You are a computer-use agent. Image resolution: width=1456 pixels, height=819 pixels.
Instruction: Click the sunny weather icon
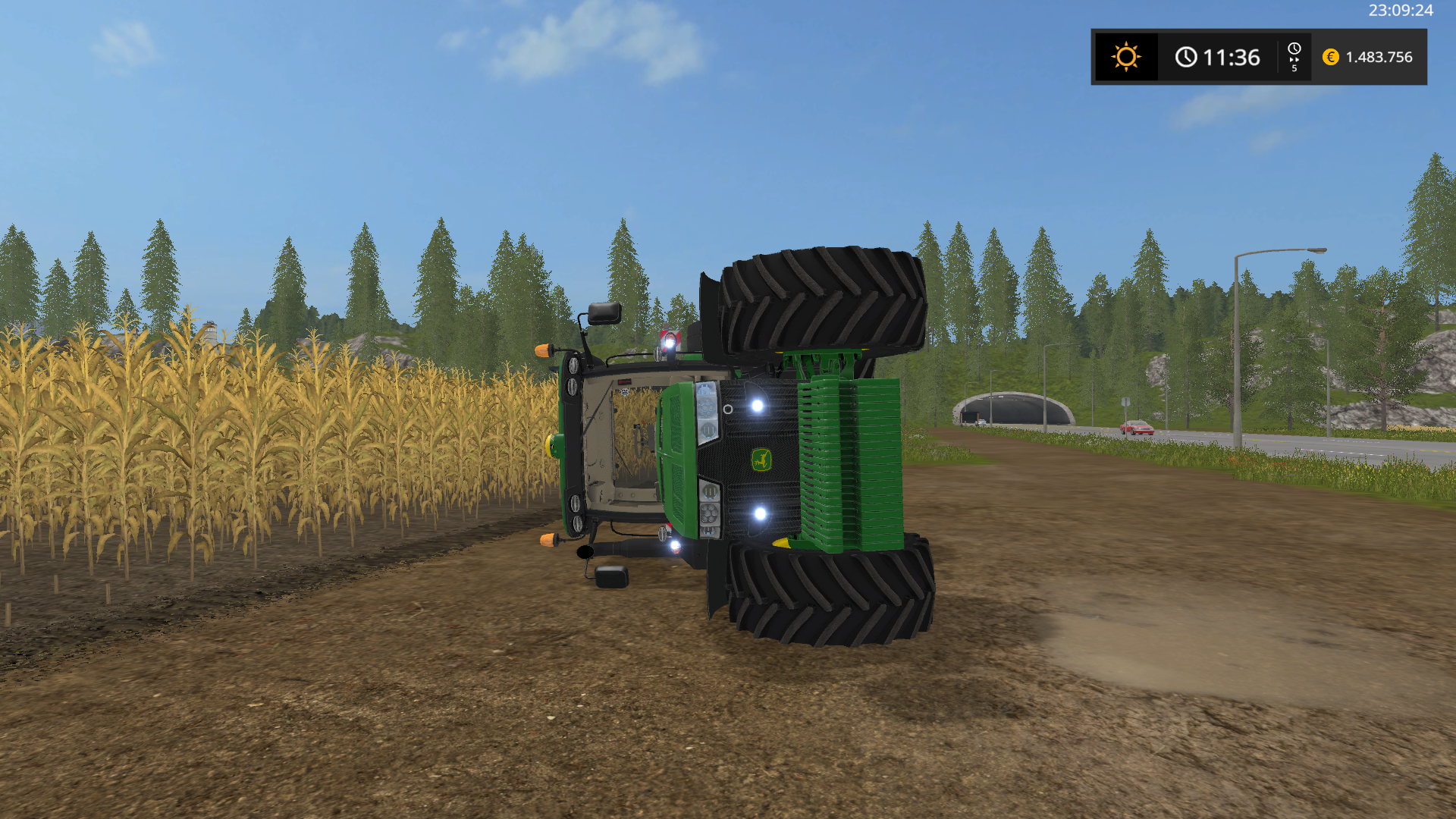[x=1126, y=57]
